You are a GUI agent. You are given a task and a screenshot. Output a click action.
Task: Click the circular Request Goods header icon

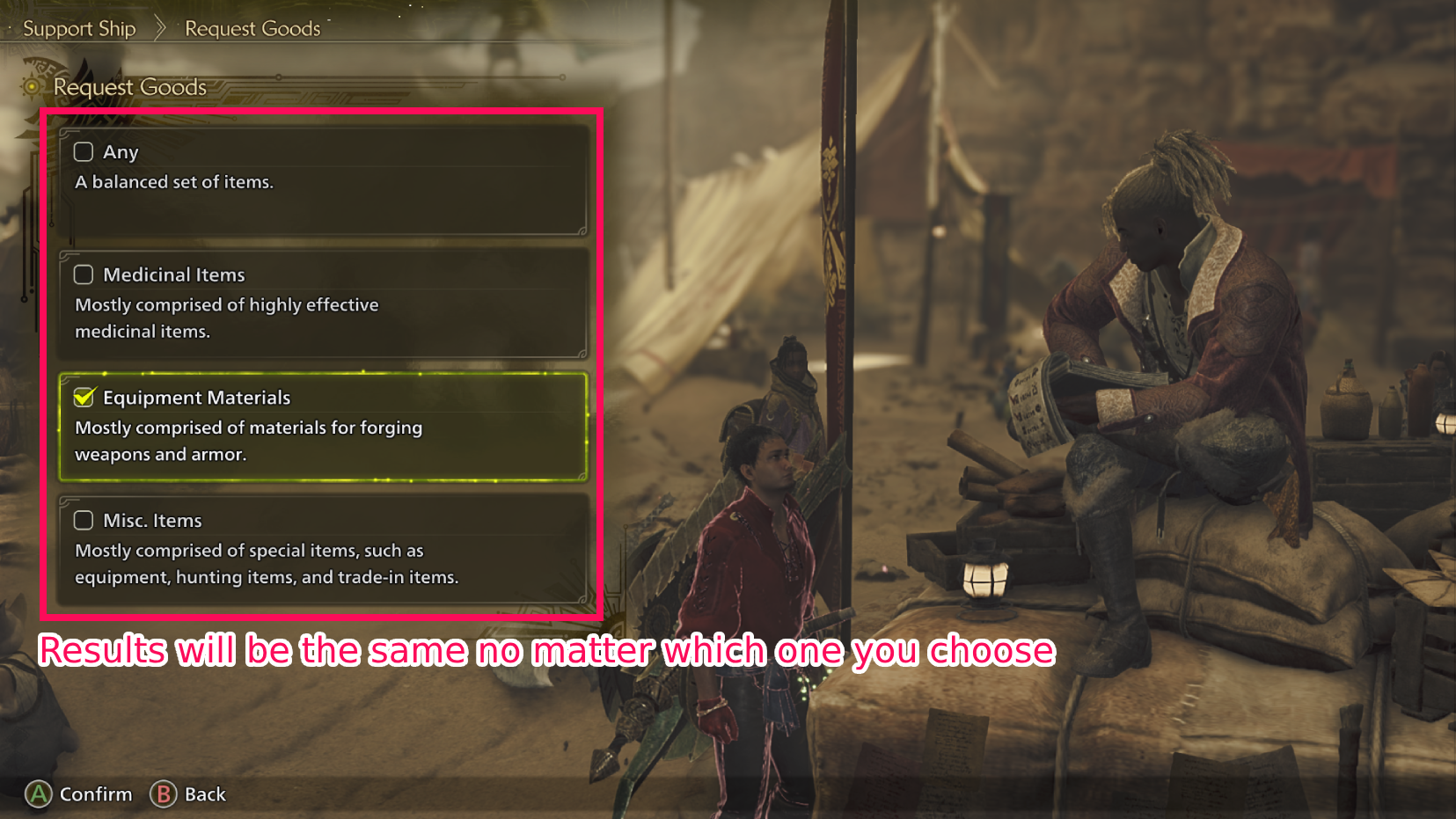tap(31, 86)
